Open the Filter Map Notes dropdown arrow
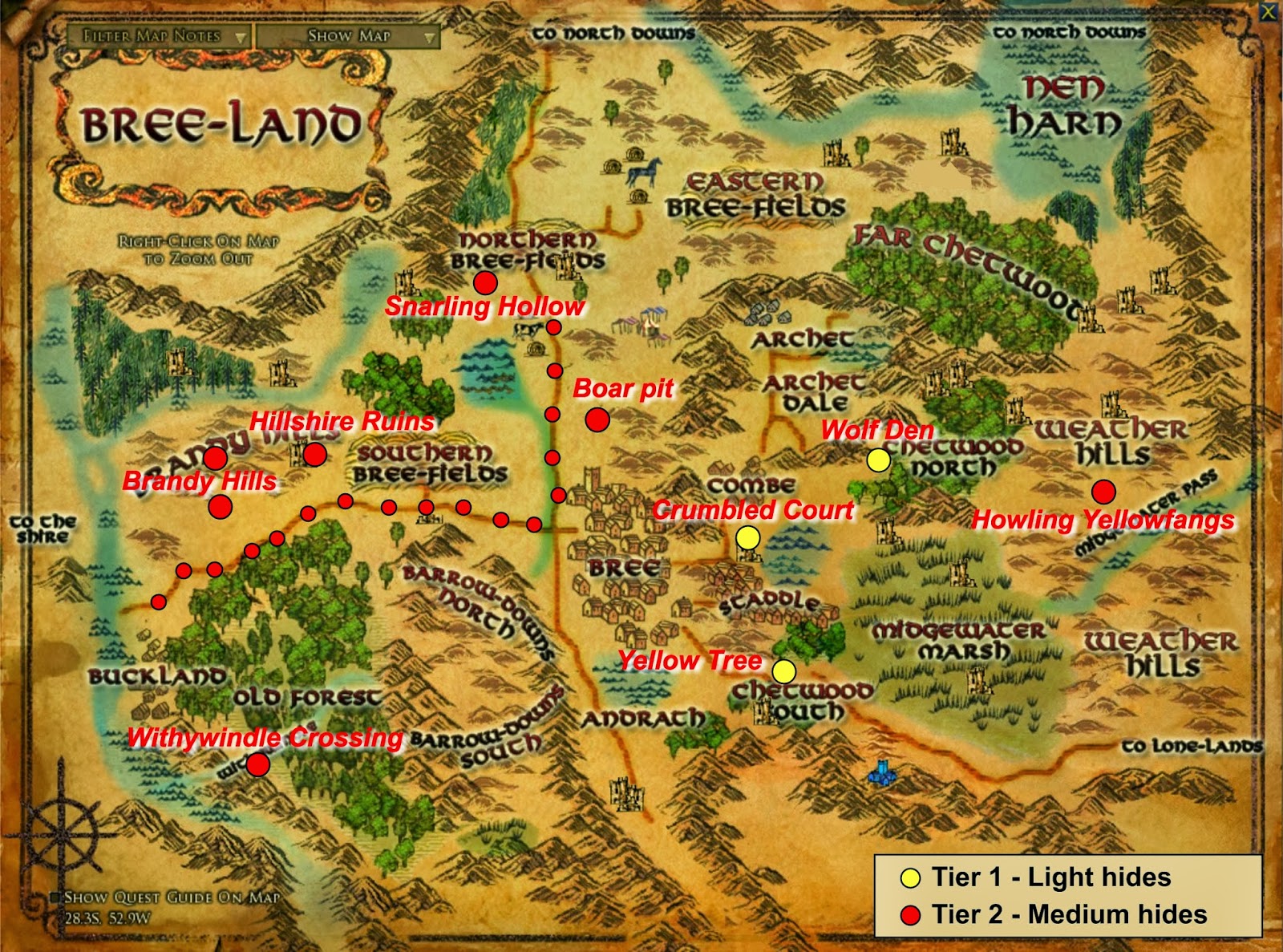Viewport: 1283px width, 952px height. [x=241, y=36]
